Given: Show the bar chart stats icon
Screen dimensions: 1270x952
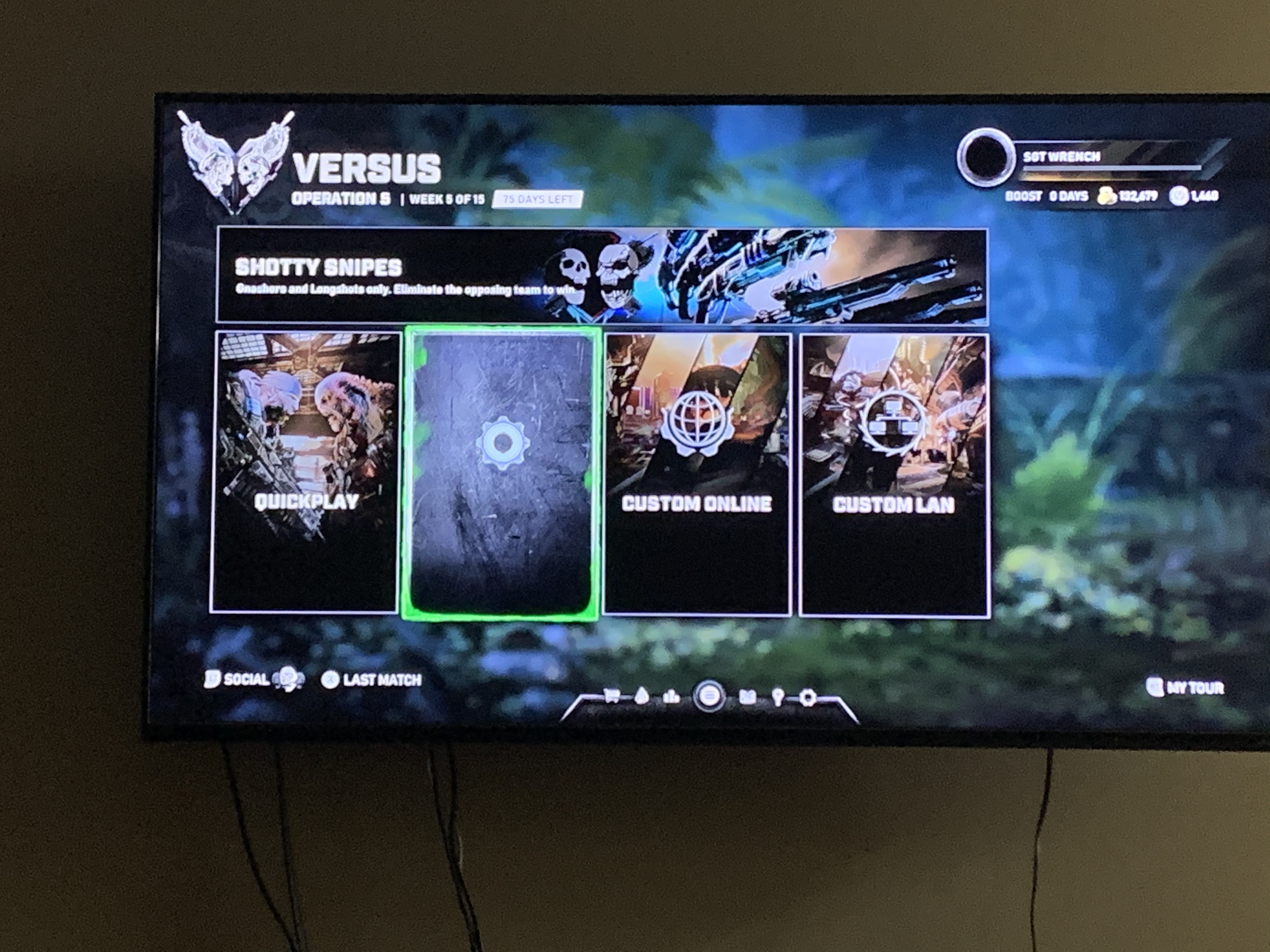Looking at the screenshot, I should [671, 696].
